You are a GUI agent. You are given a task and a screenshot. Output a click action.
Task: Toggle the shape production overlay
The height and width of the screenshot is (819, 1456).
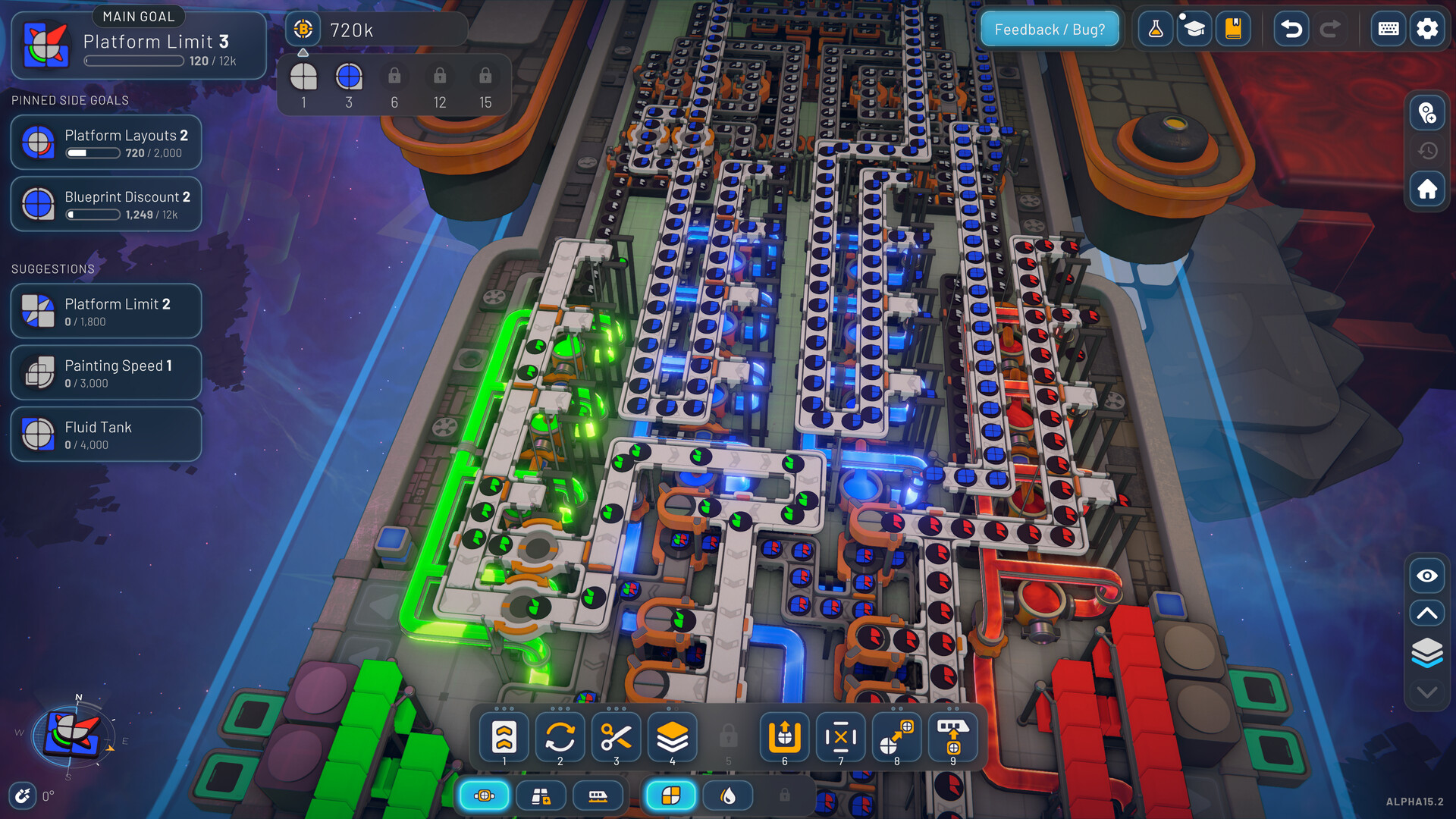coord(670,795)
